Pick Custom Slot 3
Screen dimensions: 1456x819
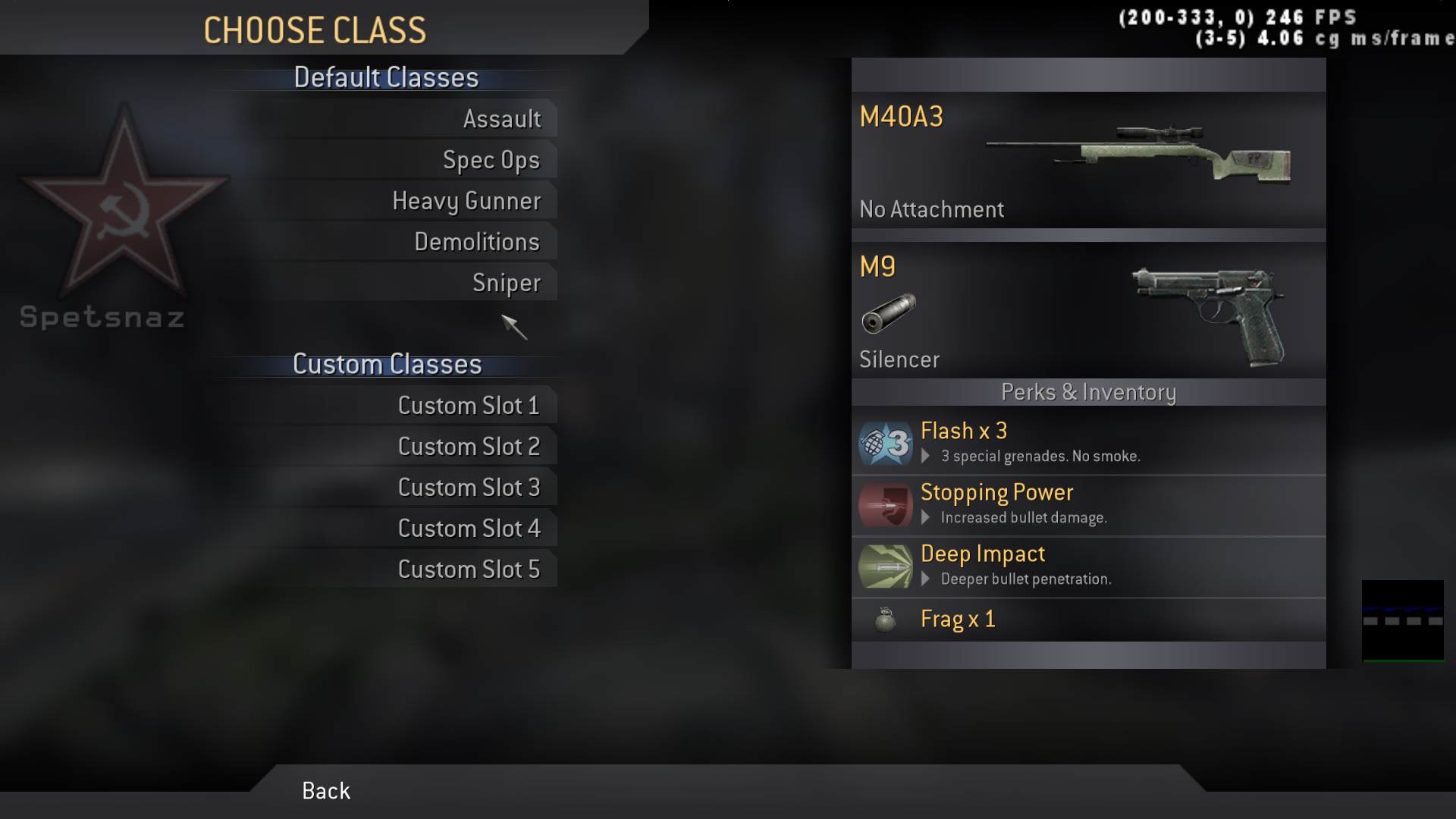[469, 488]
